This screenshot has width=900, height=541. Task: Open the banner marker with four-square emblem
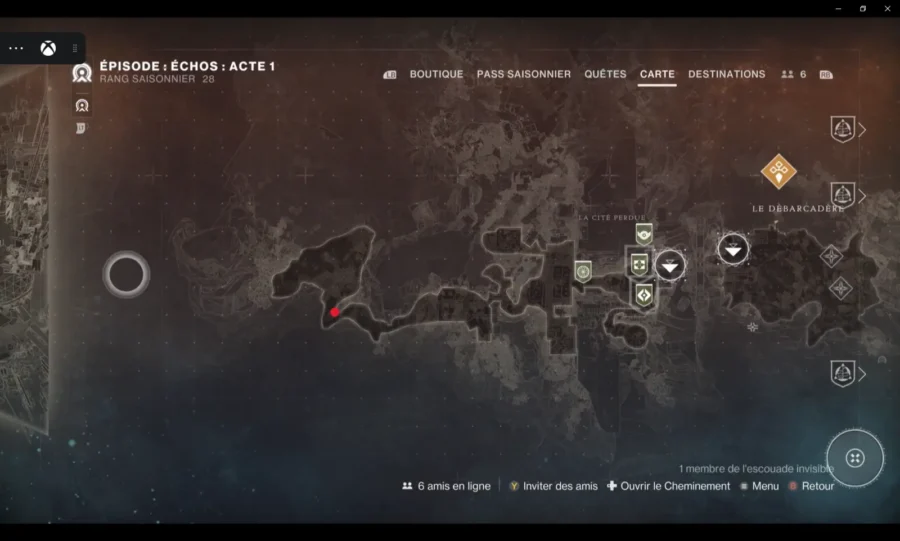click(x=639, y=265)
